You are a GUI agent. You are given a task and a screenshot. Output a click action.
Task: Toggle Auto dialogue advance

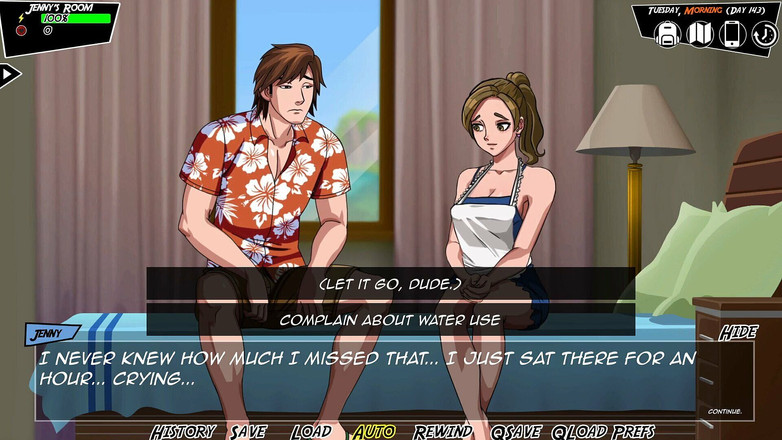click(373, 431)
